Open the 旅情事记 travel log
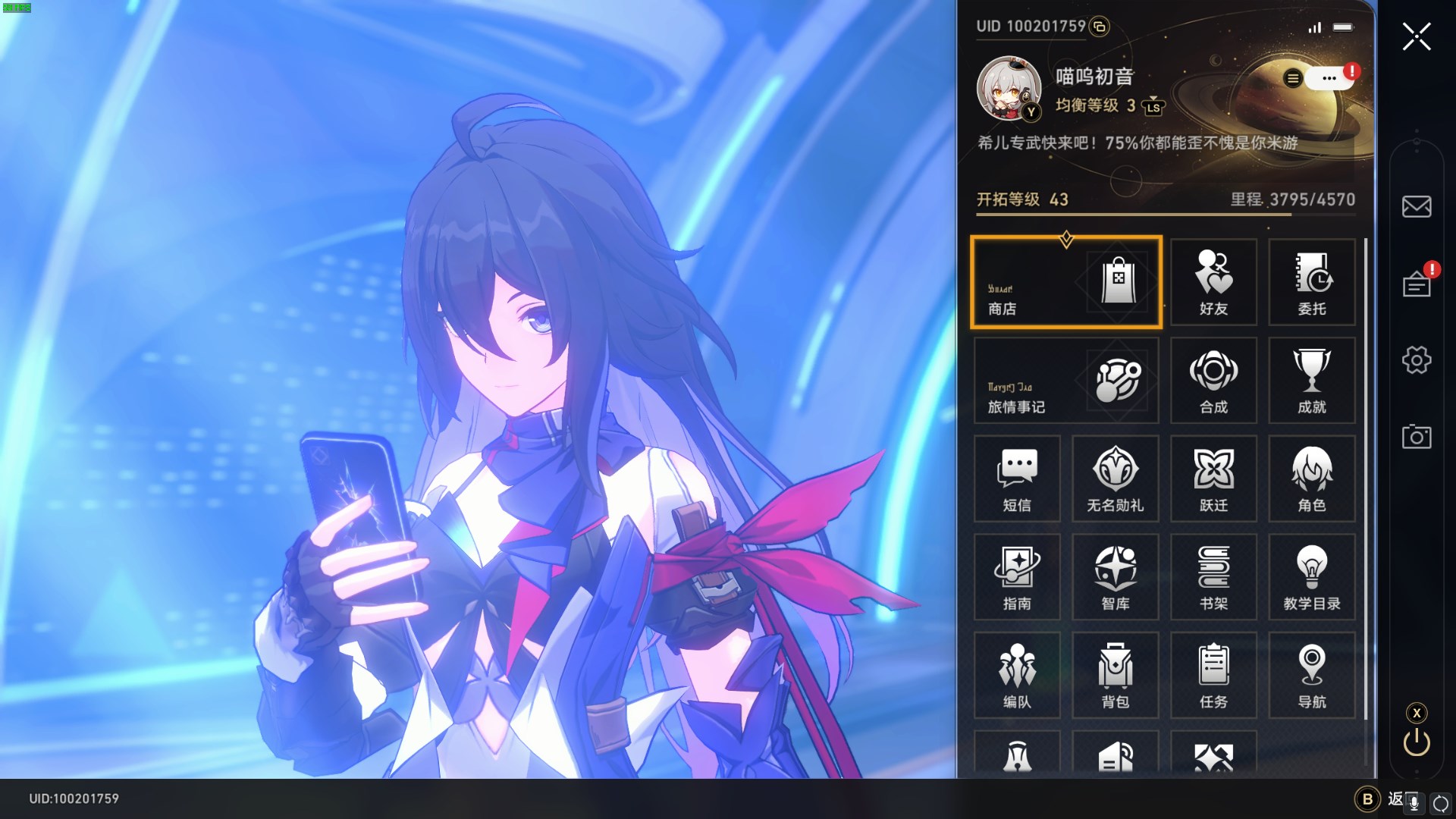Screen dimensions: 1456x819 pyautogui.click(x=1065, y=381)
